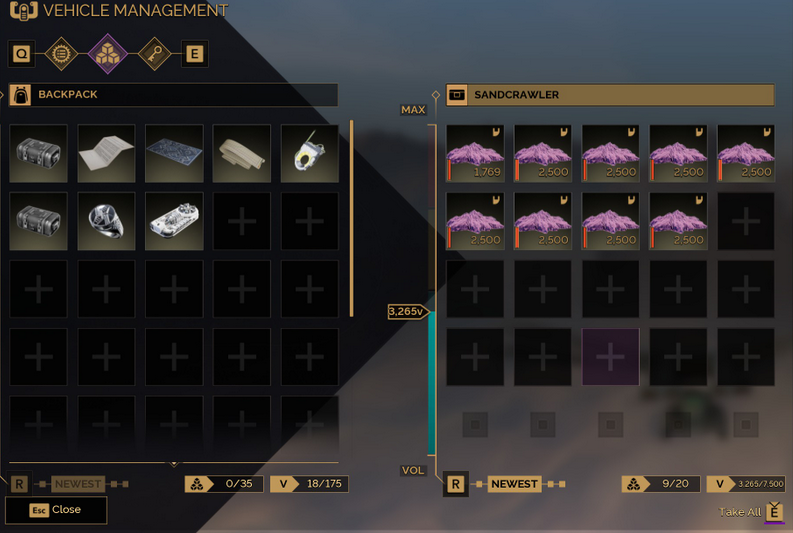Select the purple highlighted empty Sandcrawler slot
The height and width of the screenshot is (533, 793).
point(610,357)
